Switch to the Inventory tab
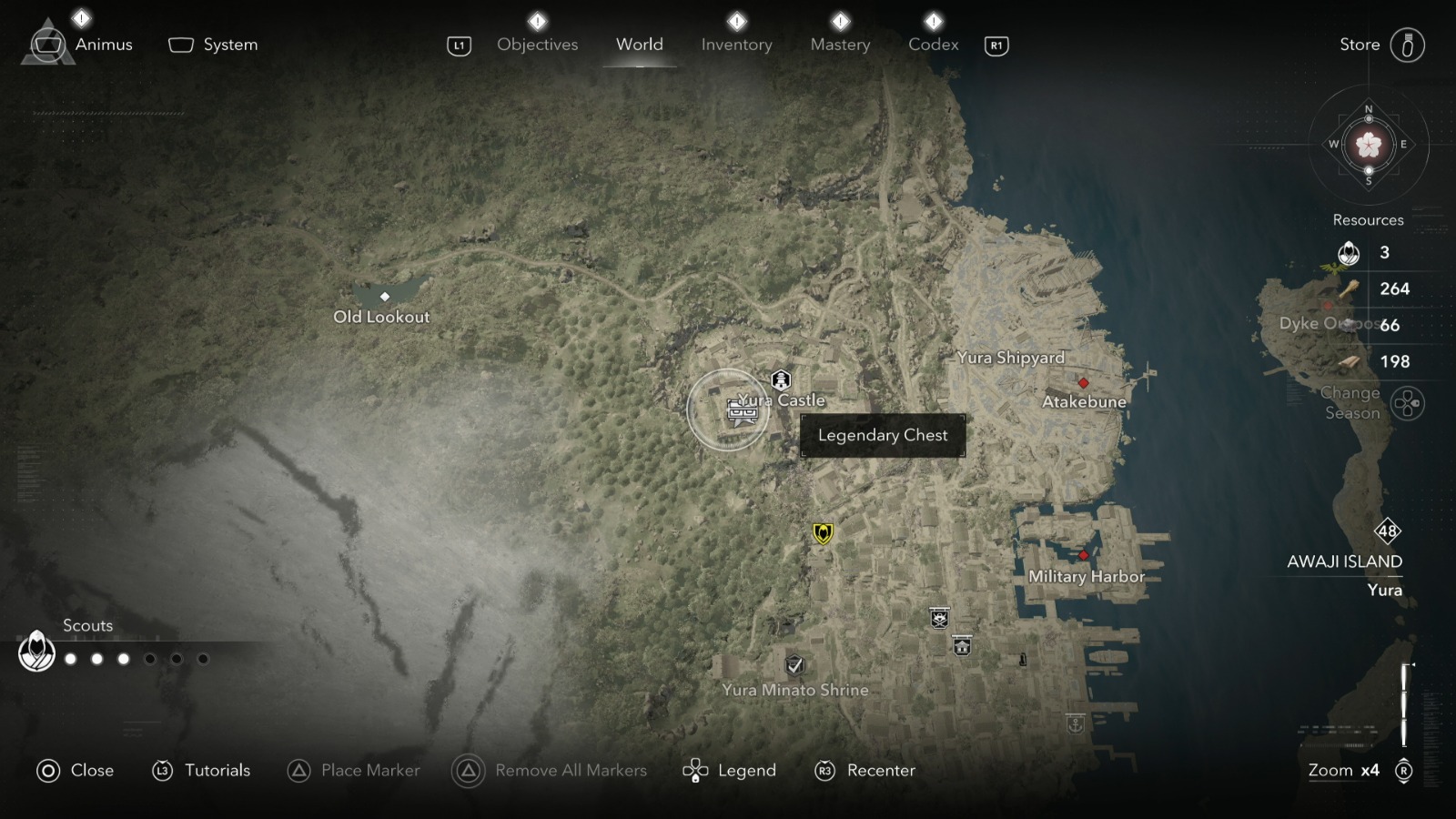Image resolution: width=1456 pixels, height=819 pixels. (736, 44)
